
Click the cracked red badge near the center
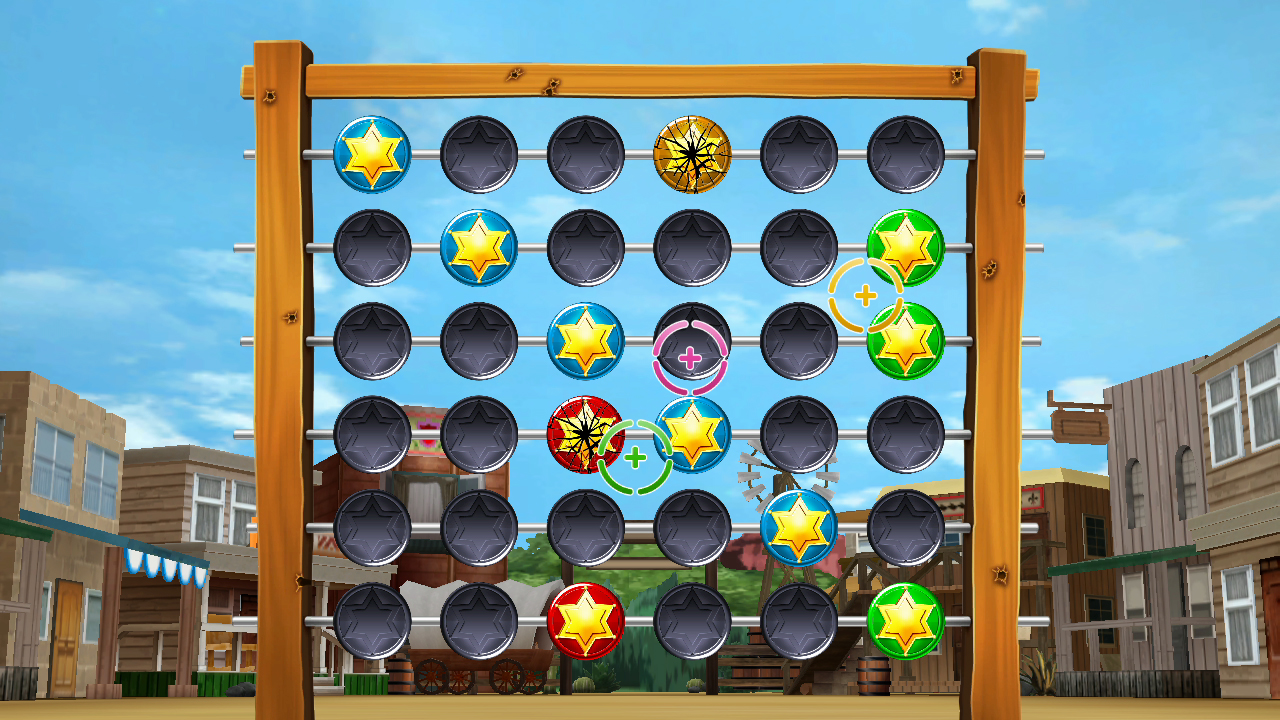point(585,435)
